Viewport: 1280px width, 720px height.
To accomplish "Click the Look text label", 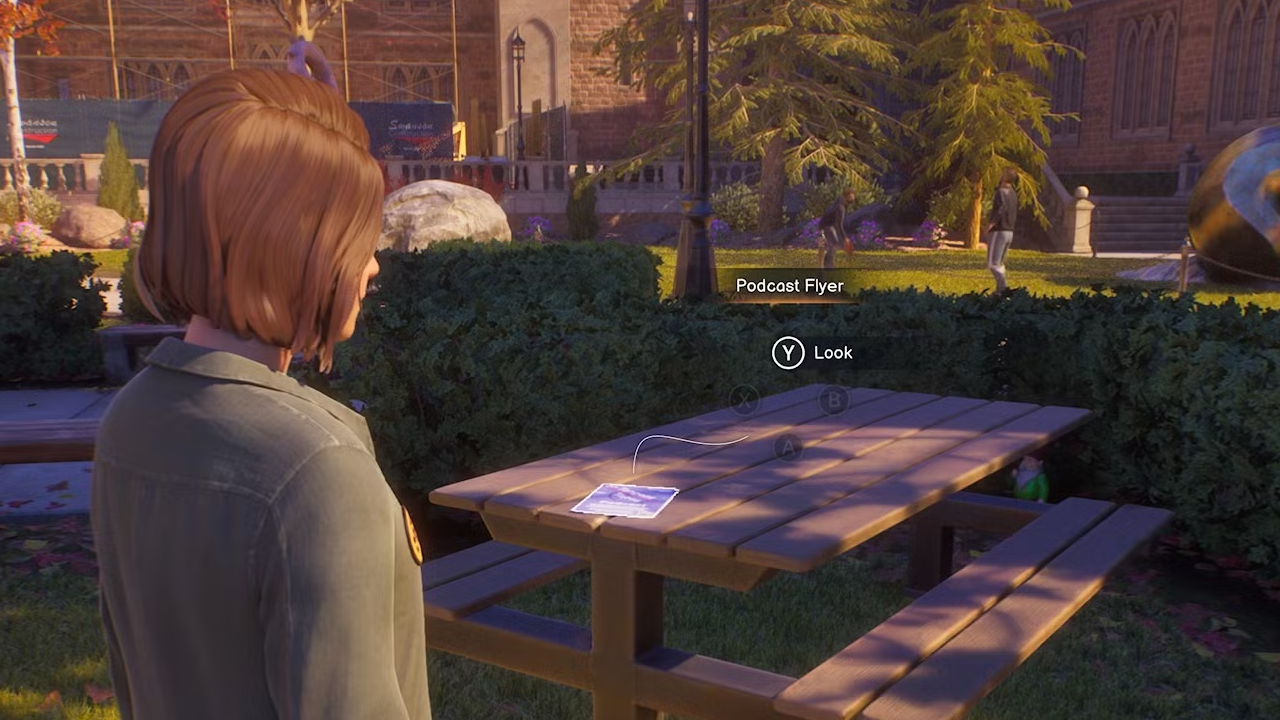I will 833,352.
